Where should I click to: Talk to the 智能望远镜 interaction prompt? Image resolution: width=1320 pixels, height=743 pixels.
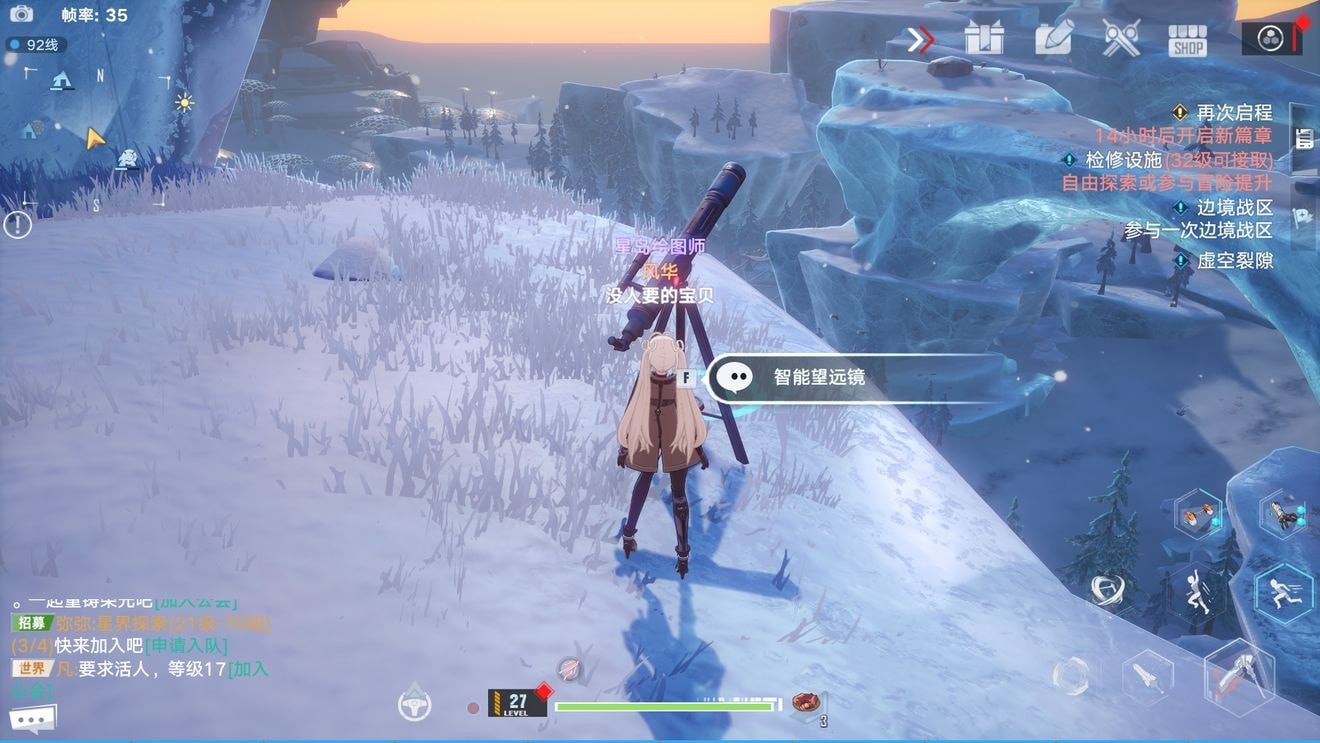818,378
